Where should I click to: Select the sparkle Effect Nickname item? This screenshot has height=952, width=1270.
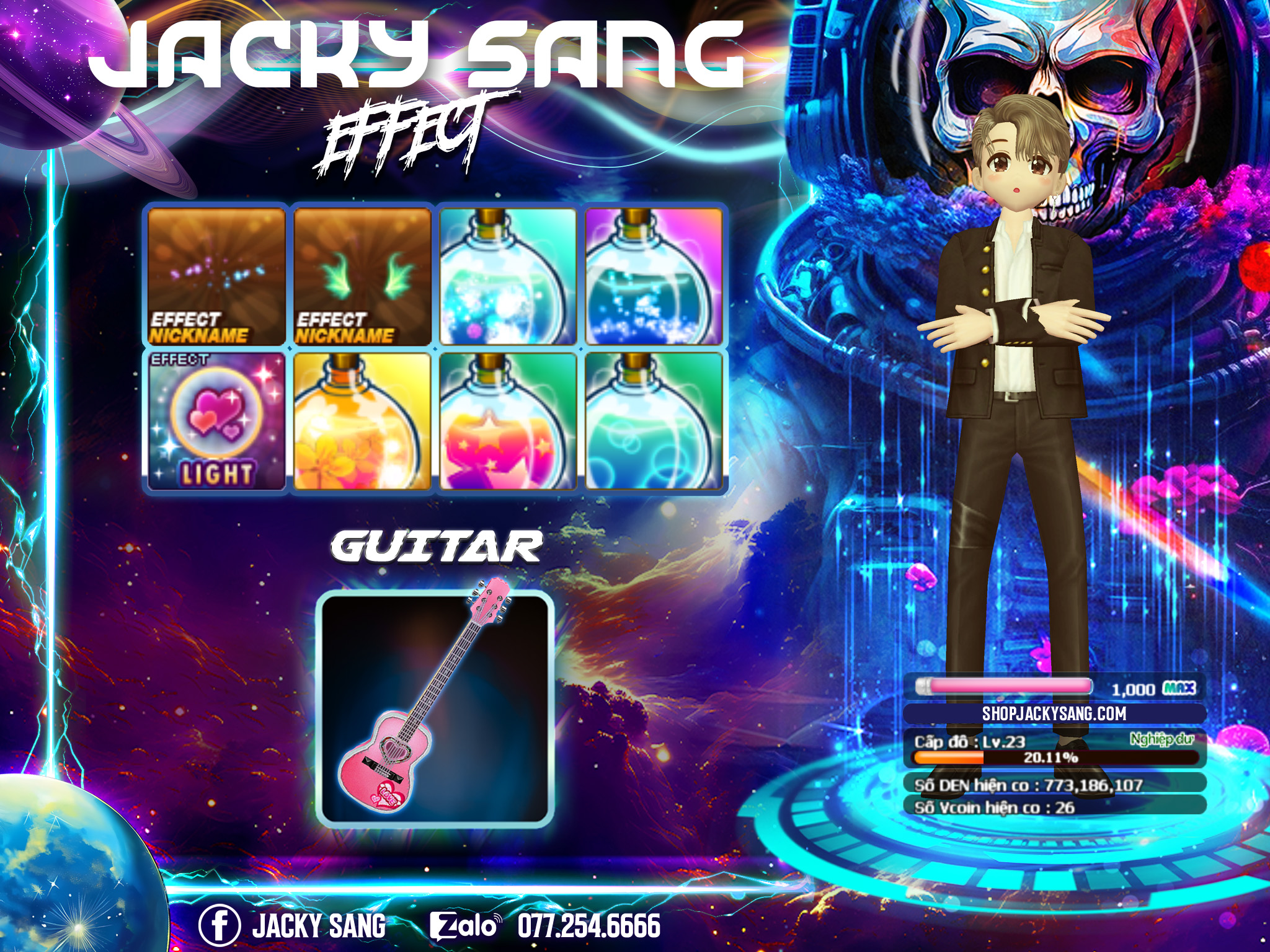click(216, 276)
